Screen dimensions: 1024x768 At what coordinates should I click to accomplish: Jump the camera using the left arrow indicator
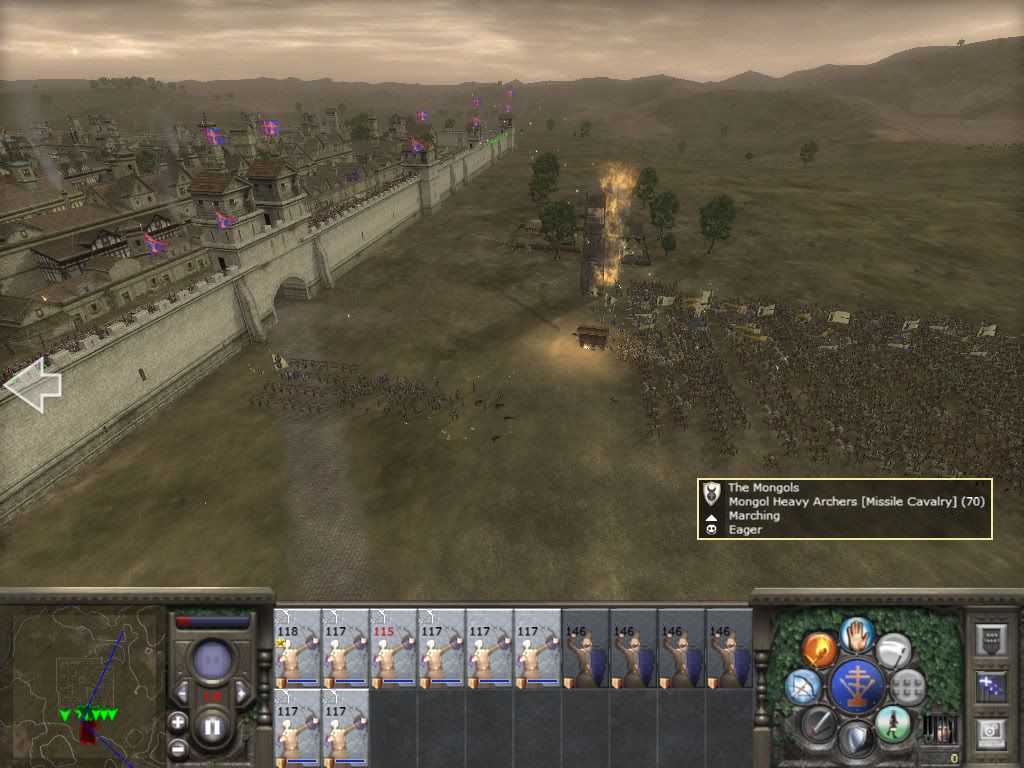pyautogui.click(x=32, y=383)
